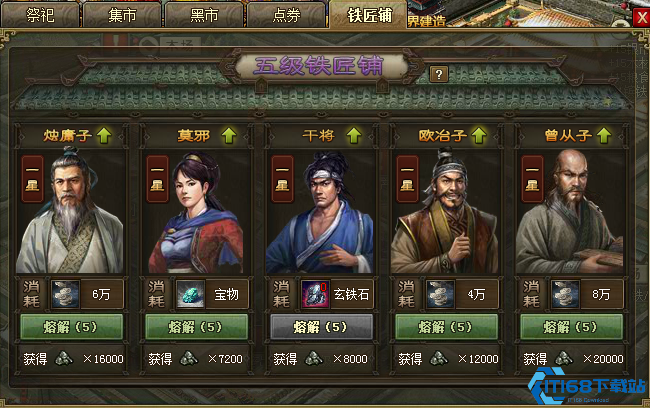Upgrade 欧冶子 with the green arrow

(479, 133)
